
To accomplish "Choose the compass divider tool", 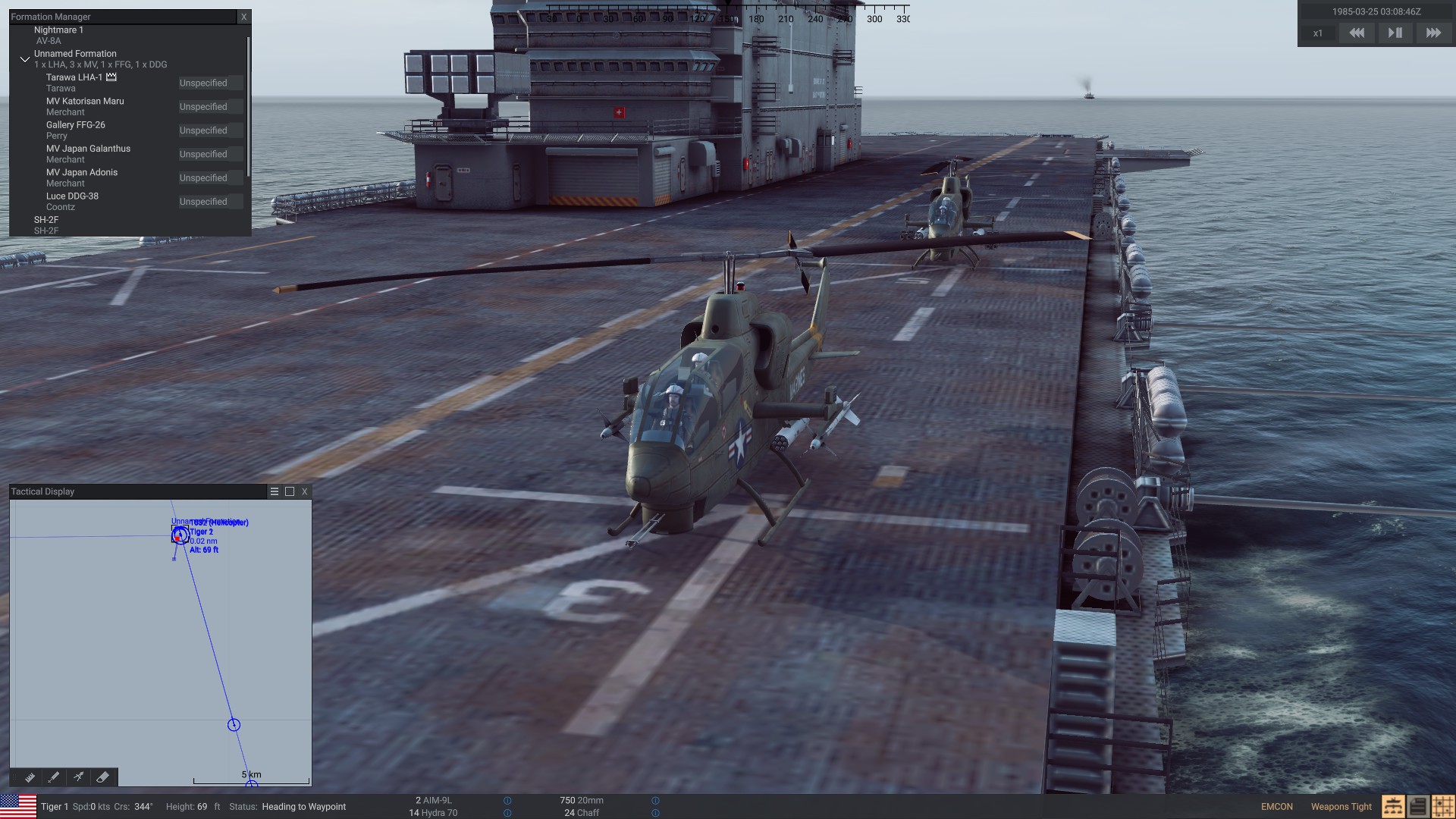I will pyautogui.click(x=78, y=777).
